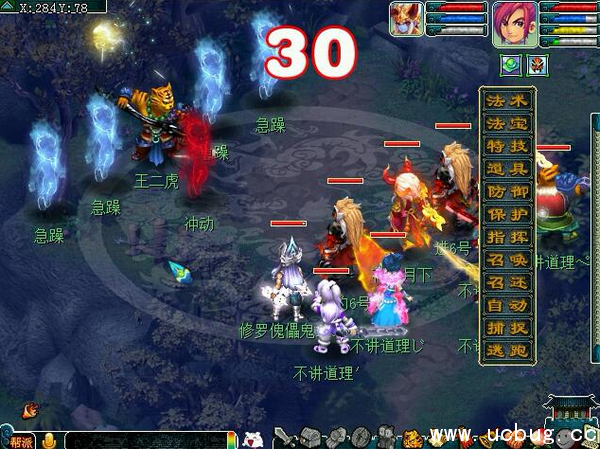
Task: Select the 逃跑 flee command
Action: 508,352
